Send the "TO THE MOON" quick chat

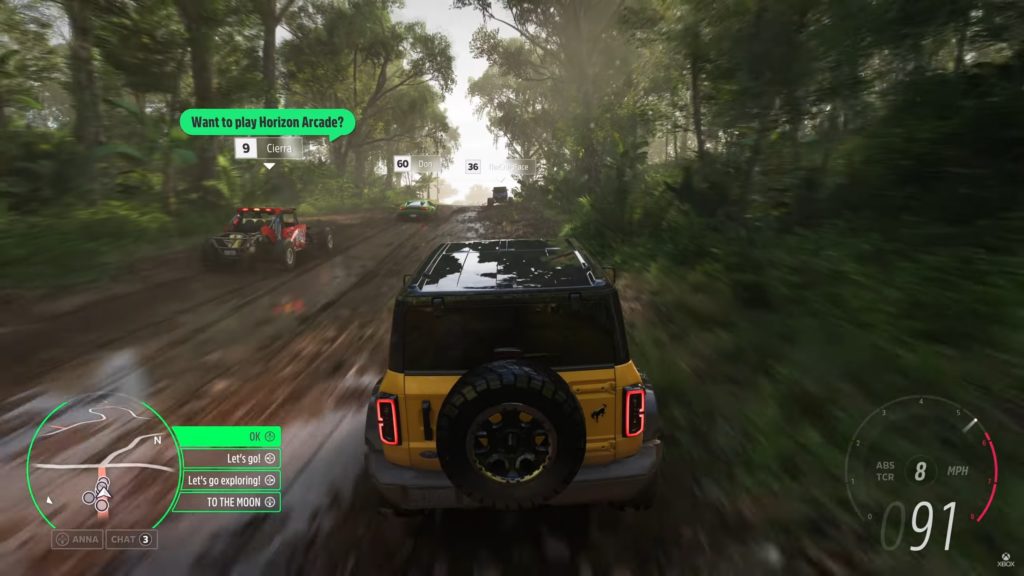click(227, 501)
